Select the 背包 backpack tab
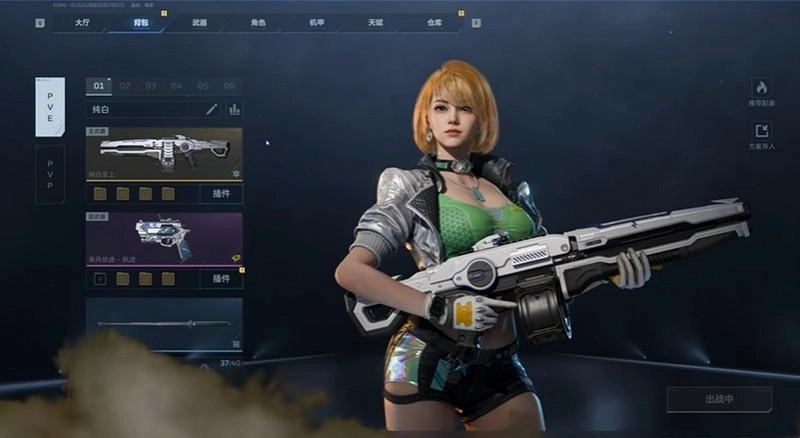Viewport: 800px width, 438px height. [x=140, y=22]
